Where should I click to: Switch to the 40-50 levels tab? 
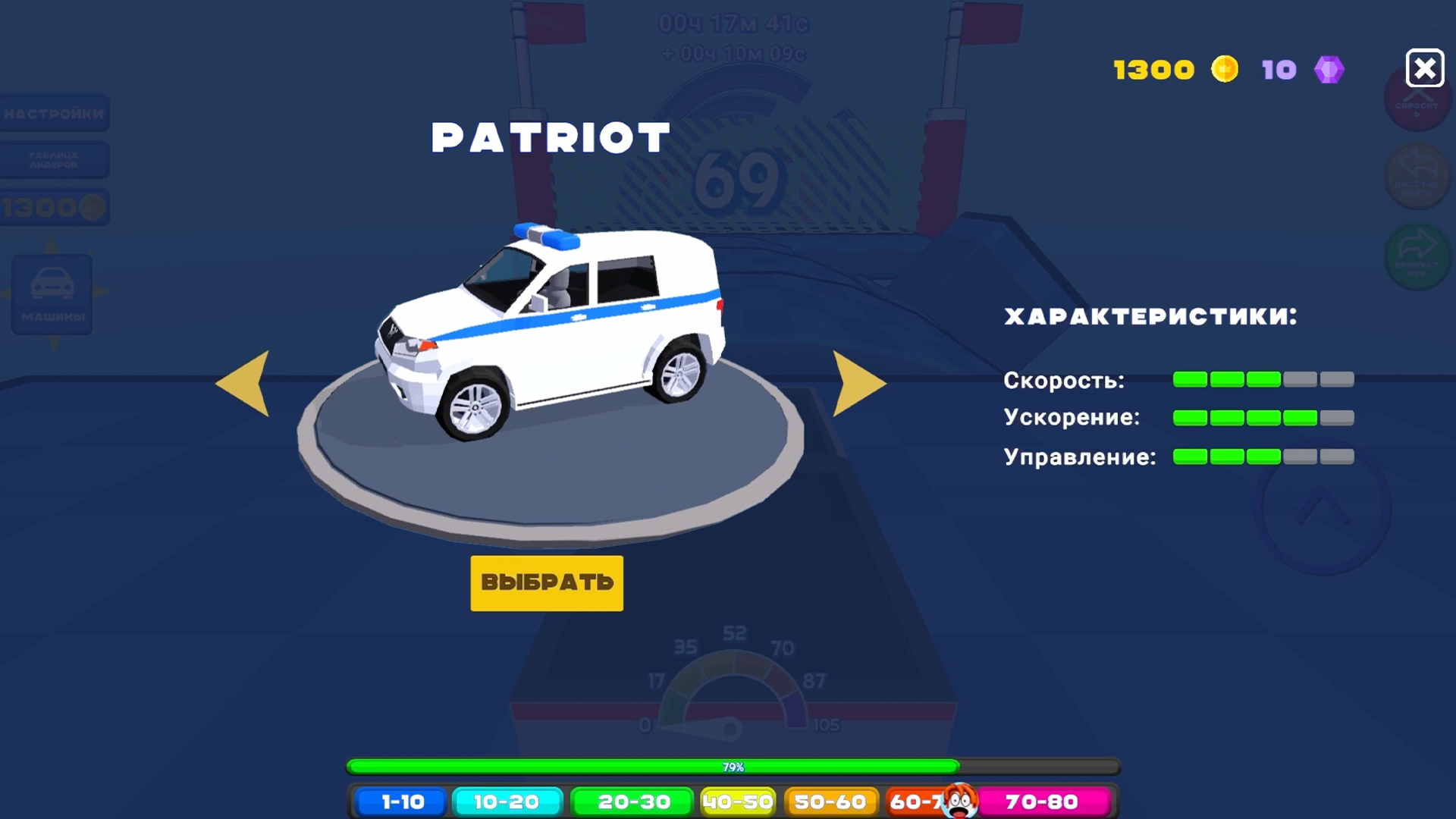(x=738, y=801)
